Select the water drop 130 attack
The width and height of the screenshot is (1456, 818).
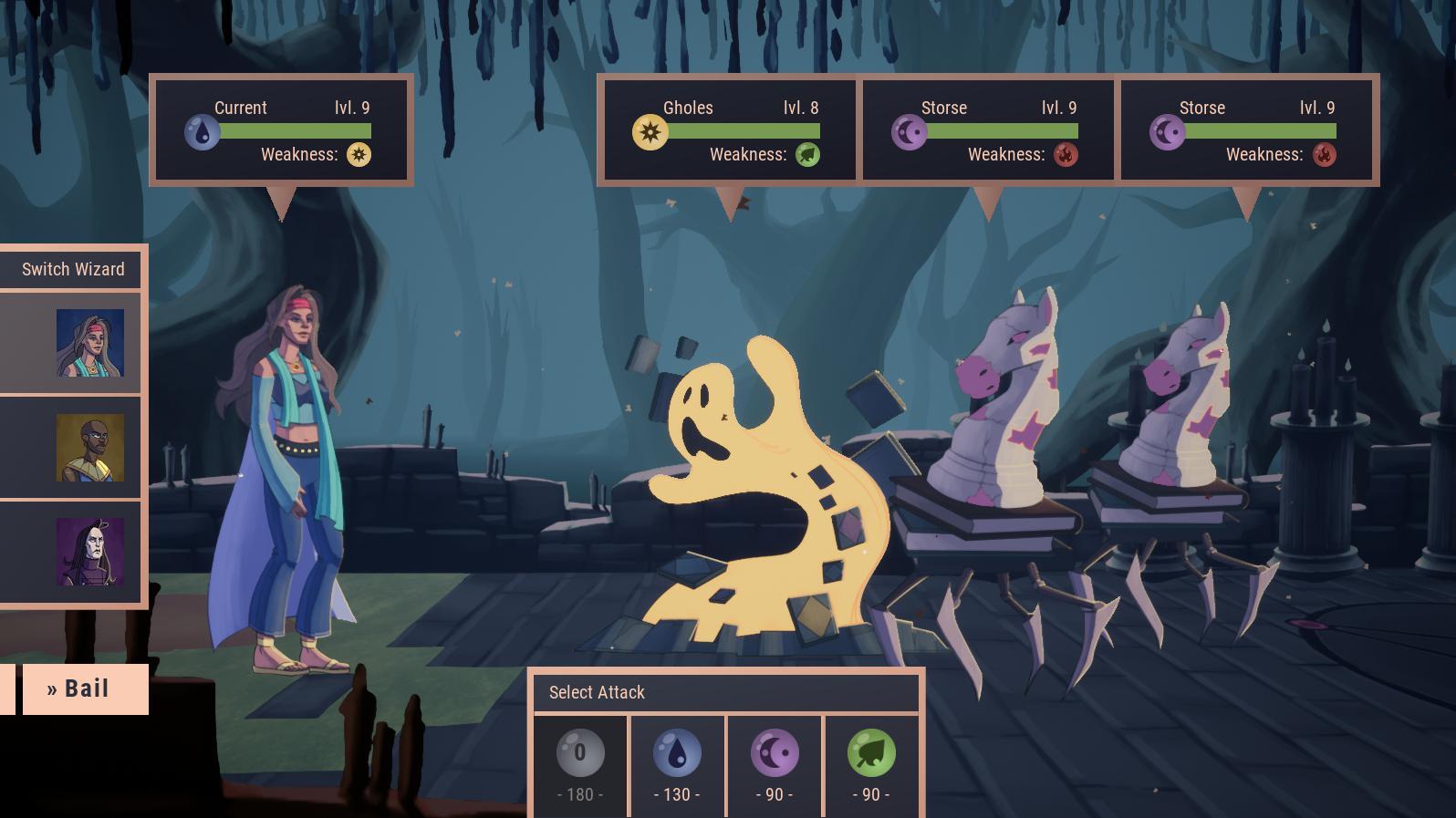[677, 766]
